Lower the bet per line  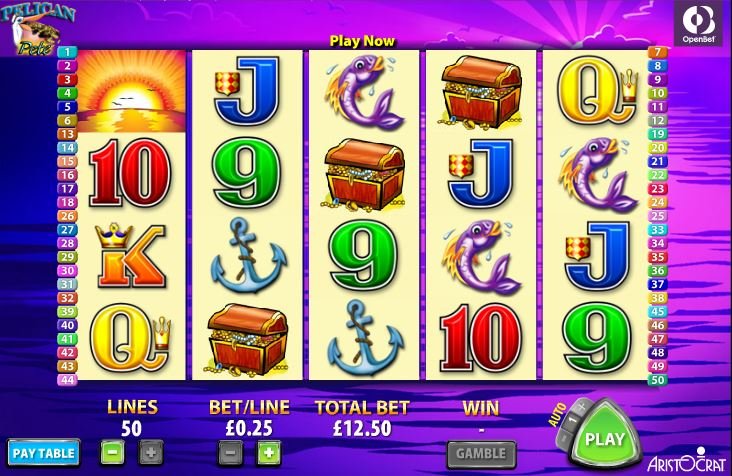pos(231,452)
